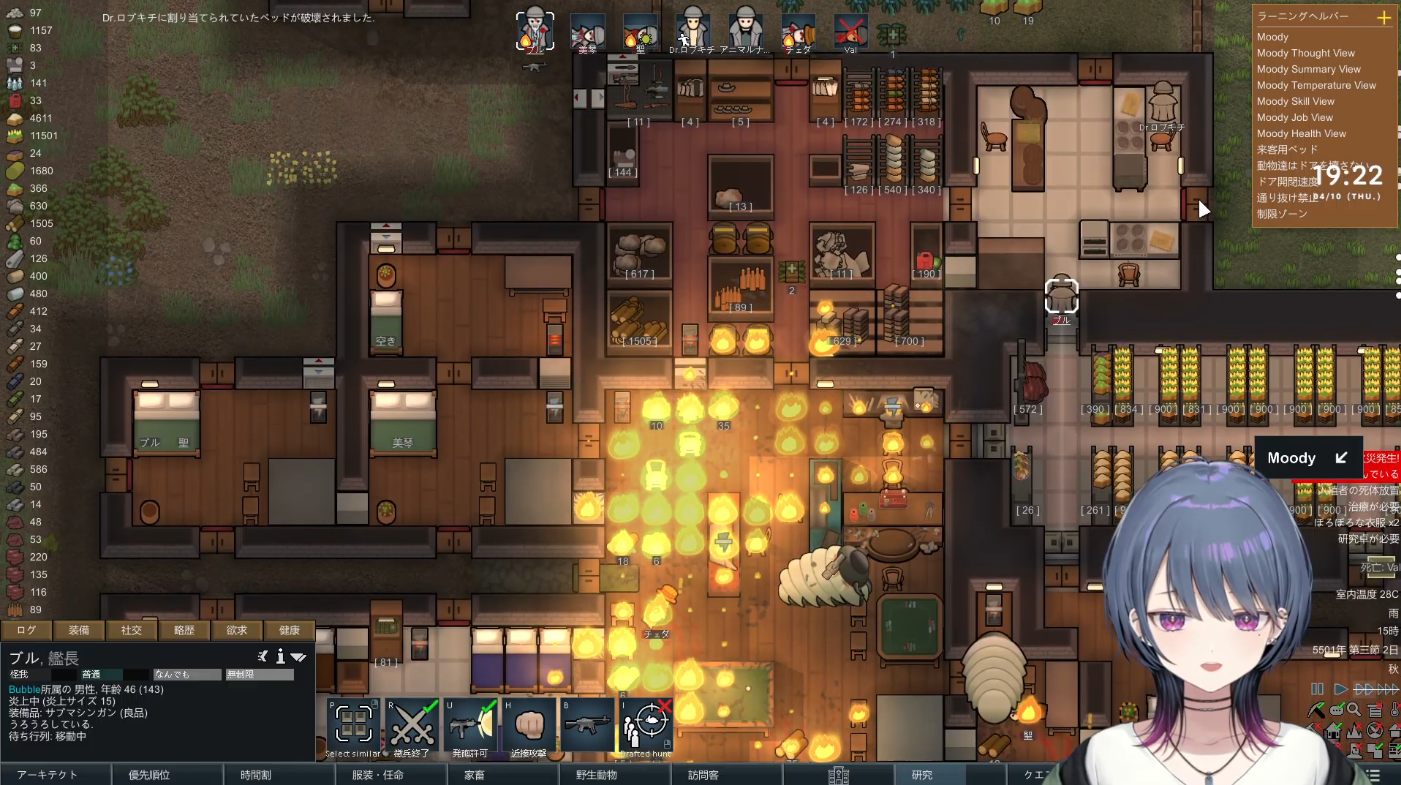Pause the game with the pause speed button
1401x785 pixels.
(x=1317, y=689)
